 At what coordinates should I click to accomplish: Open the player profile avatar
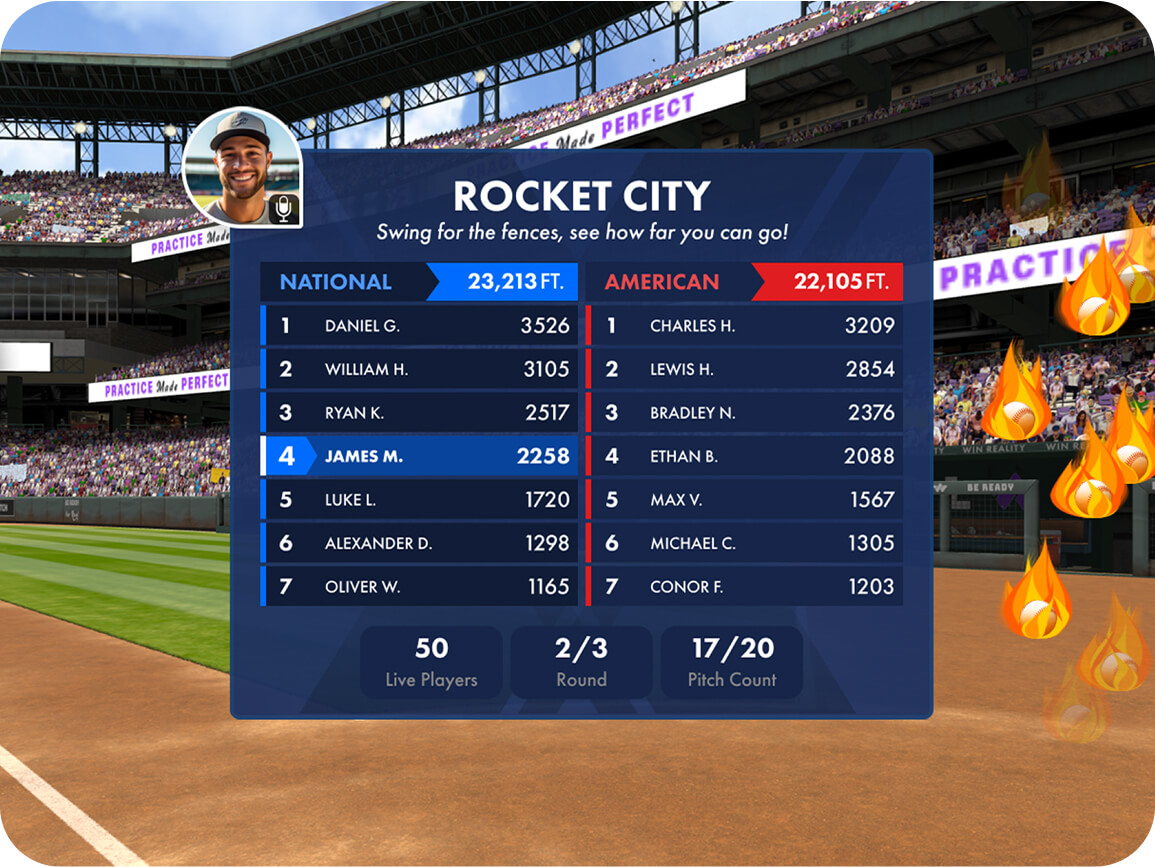[x=238, y=161]
